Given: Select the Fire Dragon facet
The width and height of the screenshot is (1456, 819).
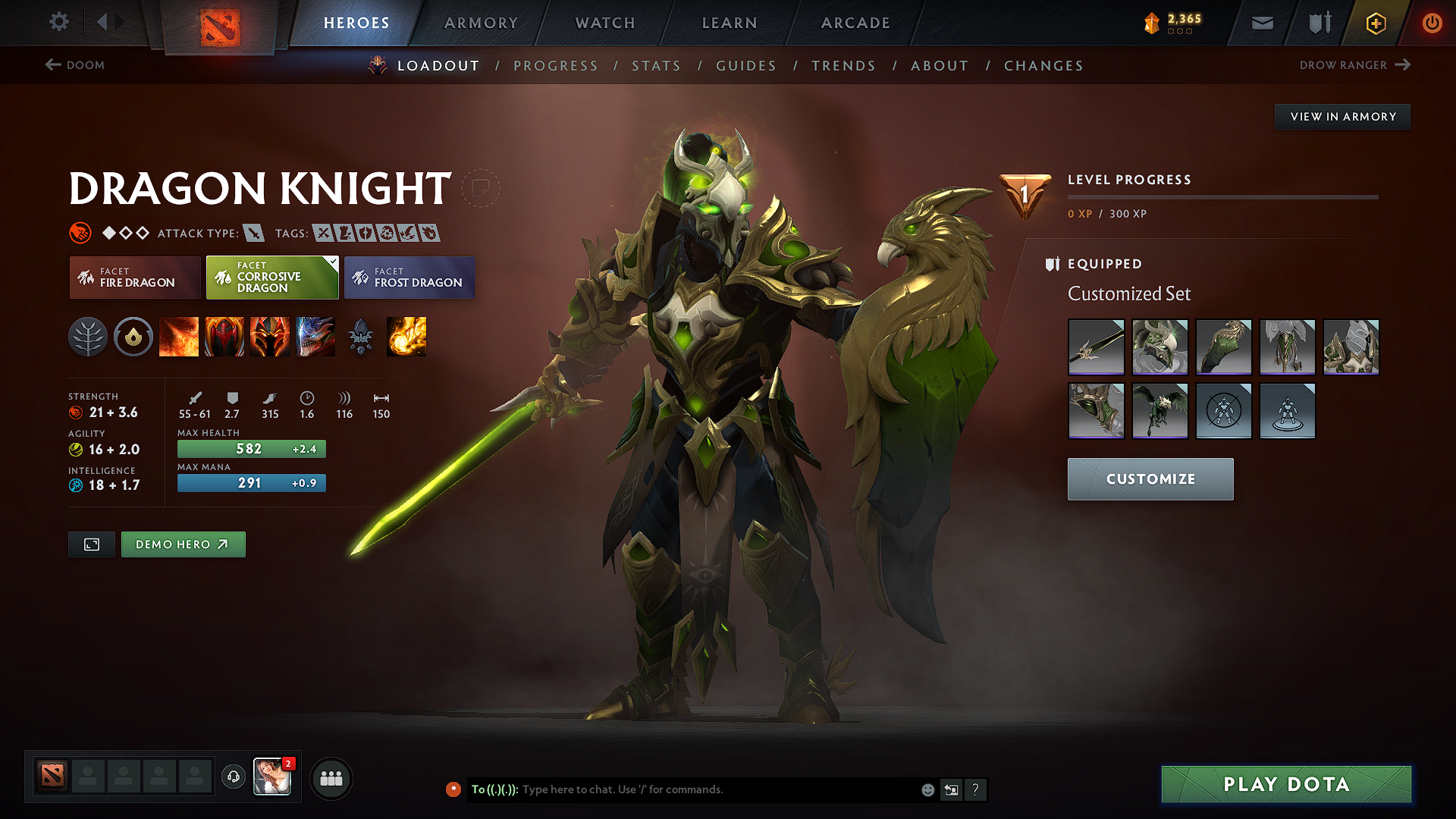Looking at the screenshot, I should point(134,278).
